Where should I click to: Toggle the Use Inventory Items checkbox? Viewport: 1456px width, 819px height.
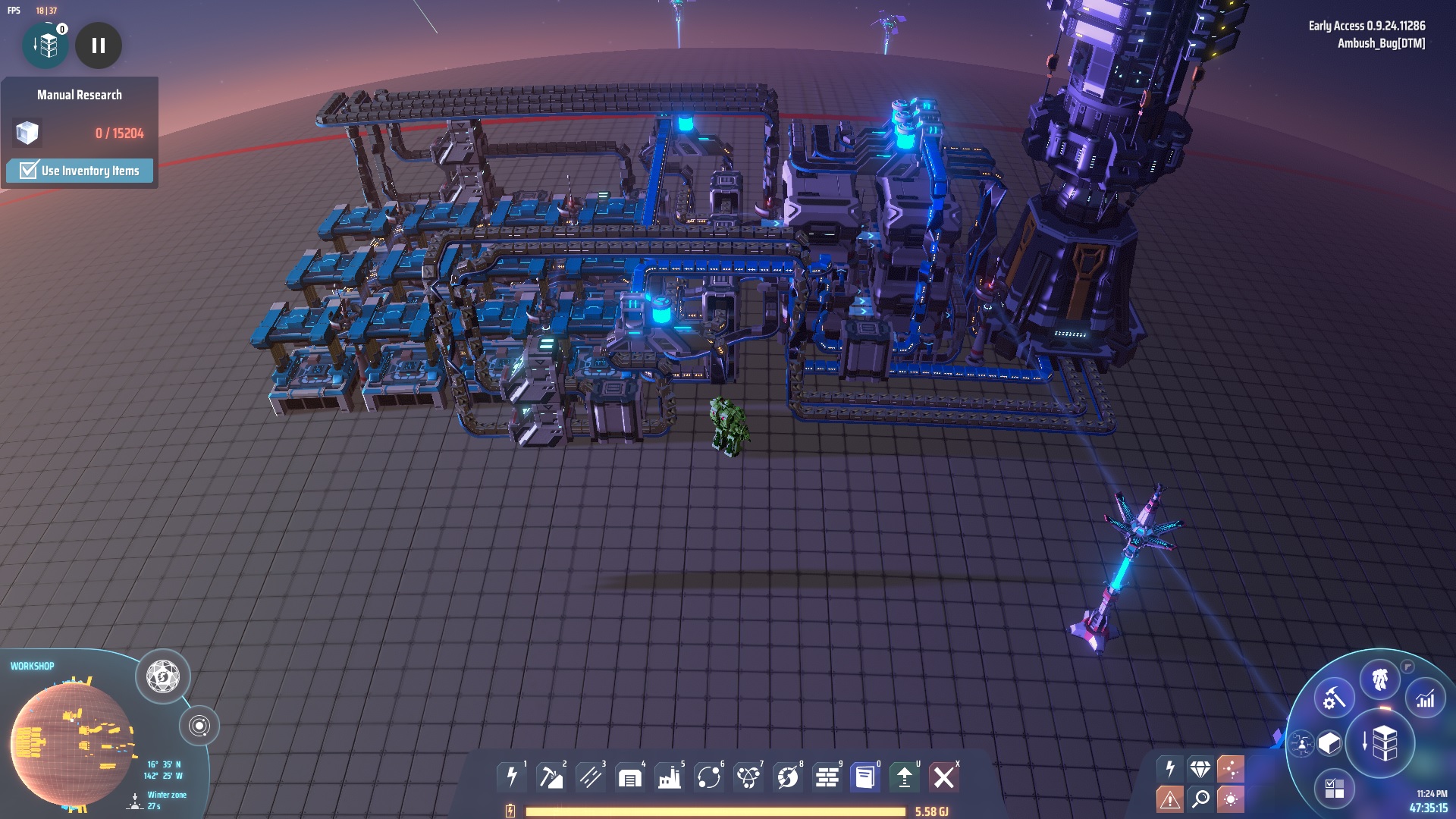(29, 170)
